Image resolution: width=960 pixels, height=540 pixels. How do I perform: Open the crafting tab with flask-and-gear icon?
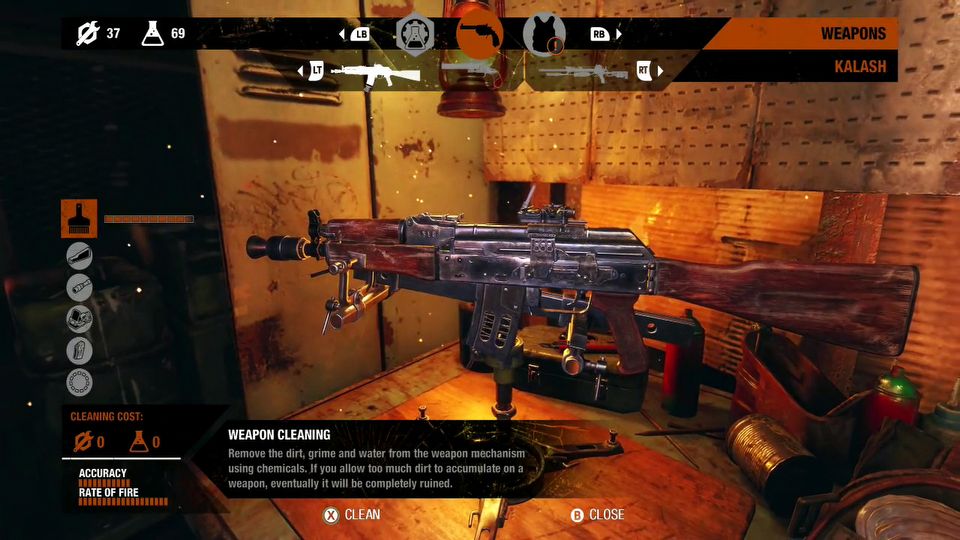(x=414, y=34)
